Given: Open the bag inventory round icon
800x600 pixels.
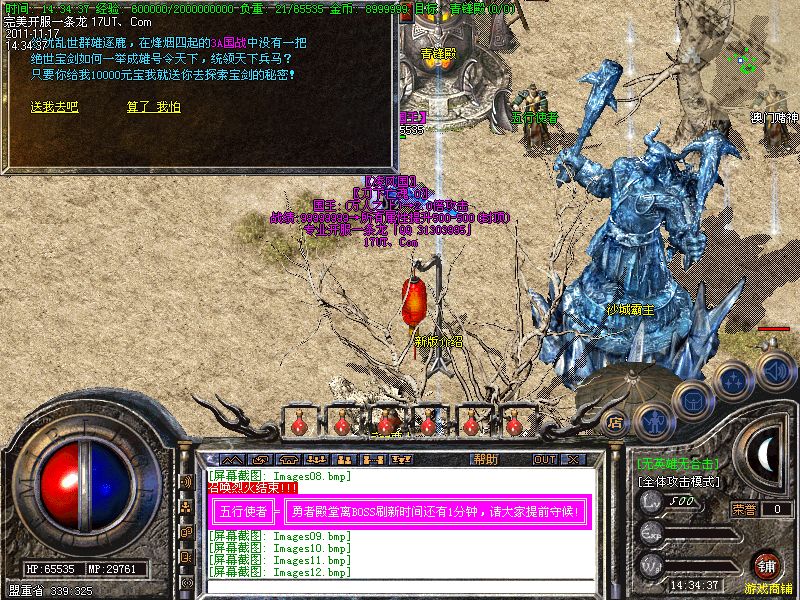Looking at the screenshot, I should pos(690,399).
